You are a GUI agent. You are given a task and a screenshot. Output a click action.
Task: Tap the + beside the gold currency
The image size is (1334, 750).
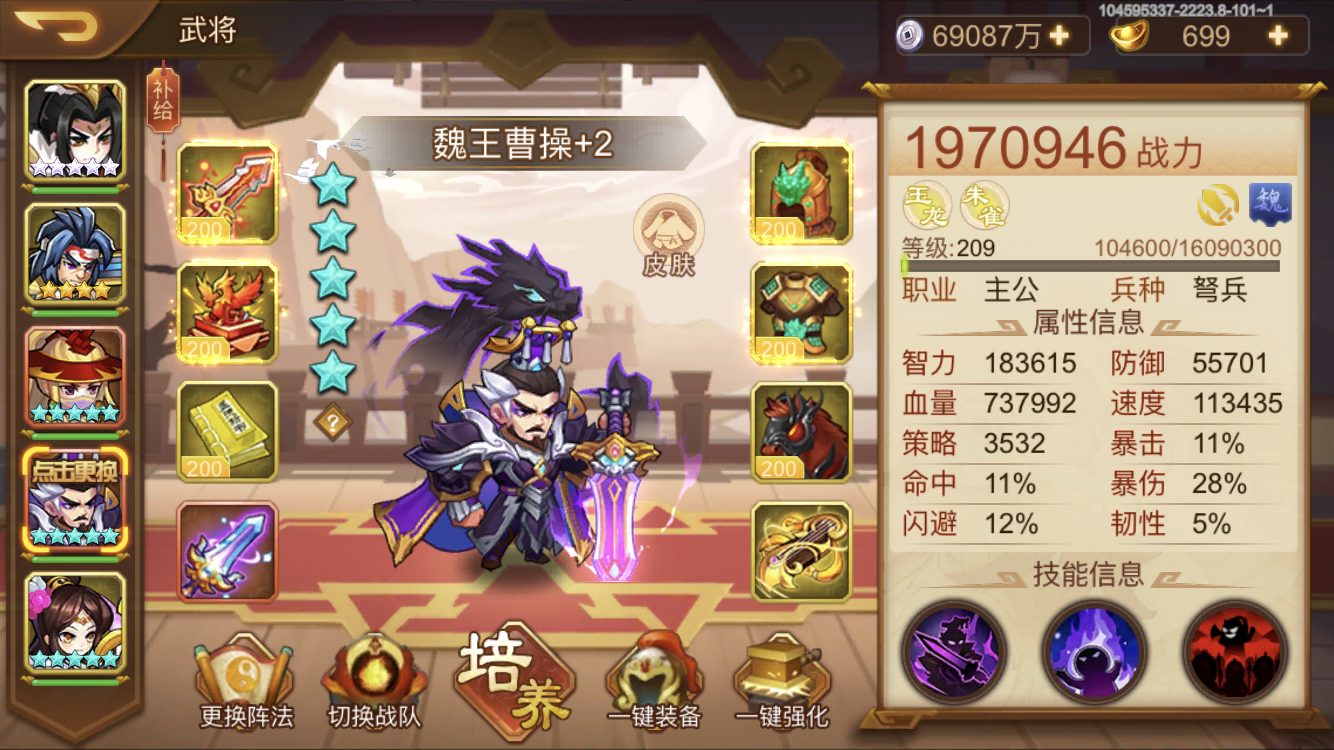[1278, 36]
